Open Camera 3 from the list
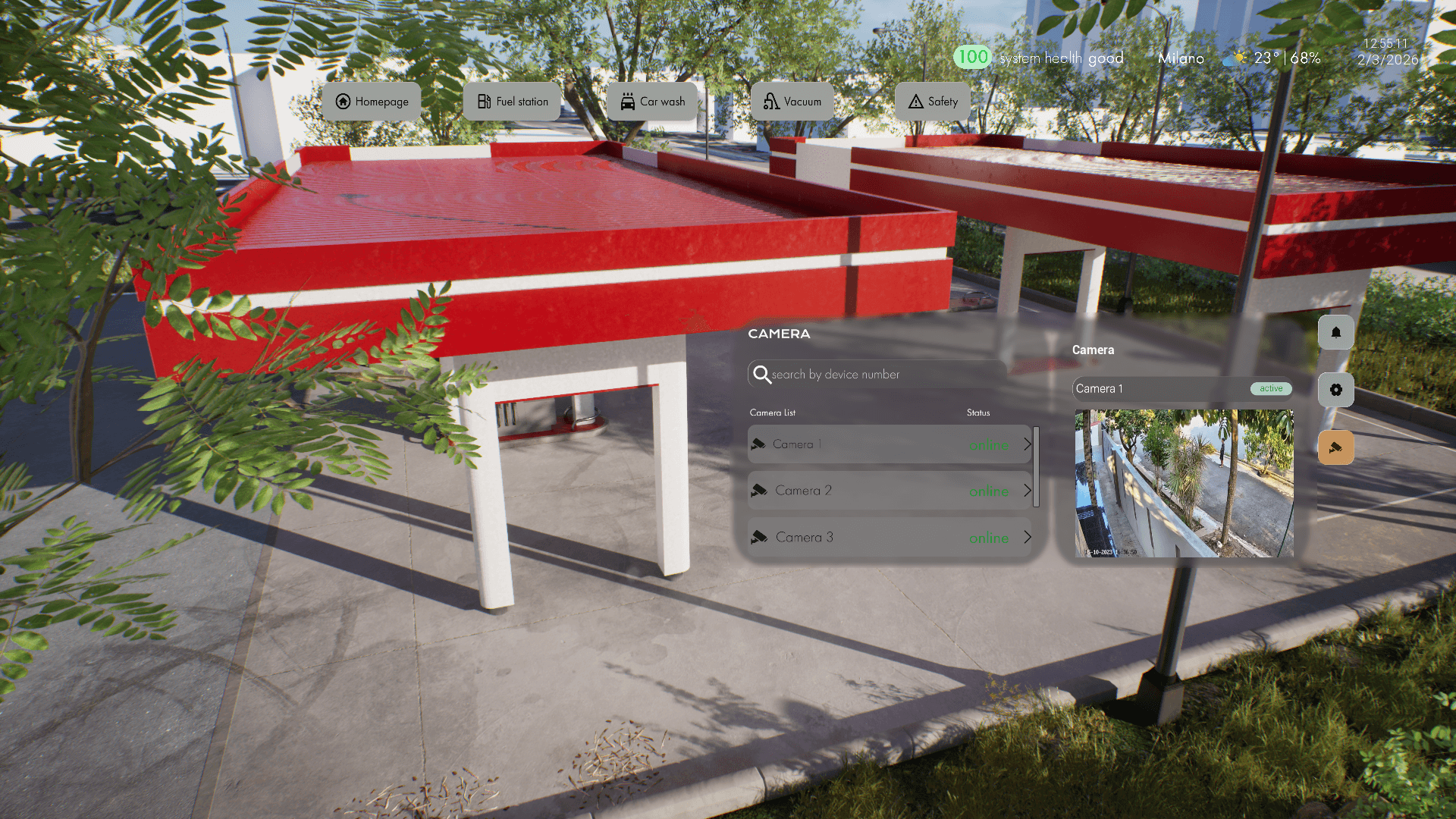 coord(887,538)
